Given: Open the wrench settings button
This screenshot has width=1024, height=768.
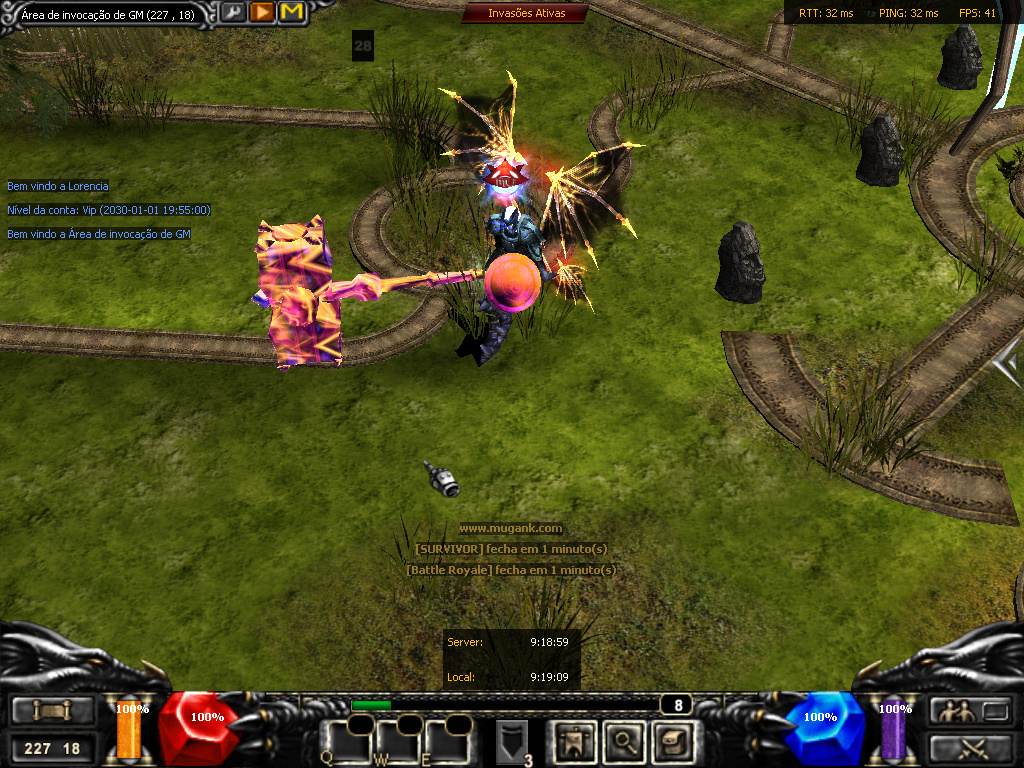Looking at the screenshot, I should tap(233, 13).
